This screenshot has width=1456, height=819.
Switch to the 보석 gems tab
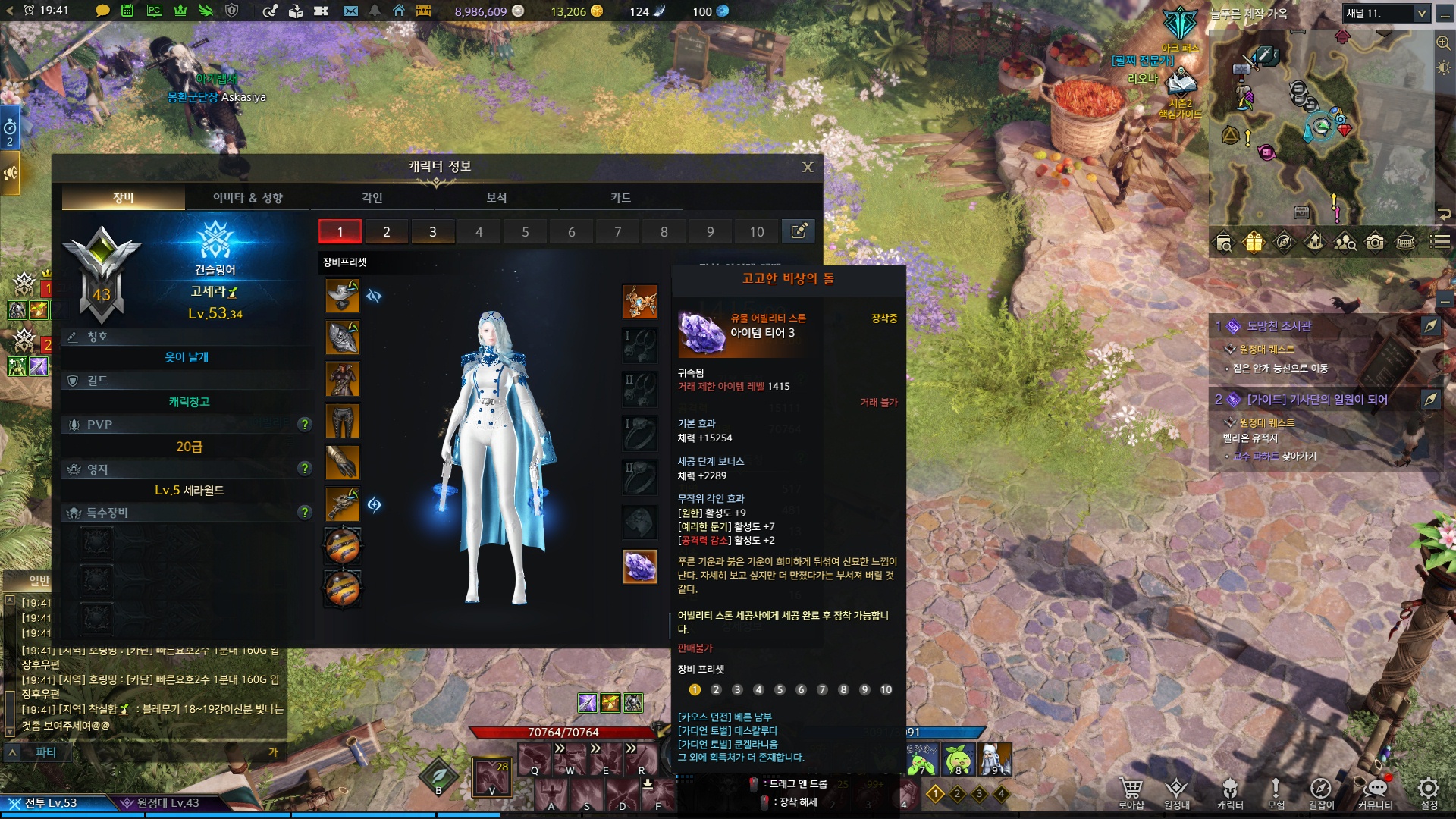pos(496,198)
